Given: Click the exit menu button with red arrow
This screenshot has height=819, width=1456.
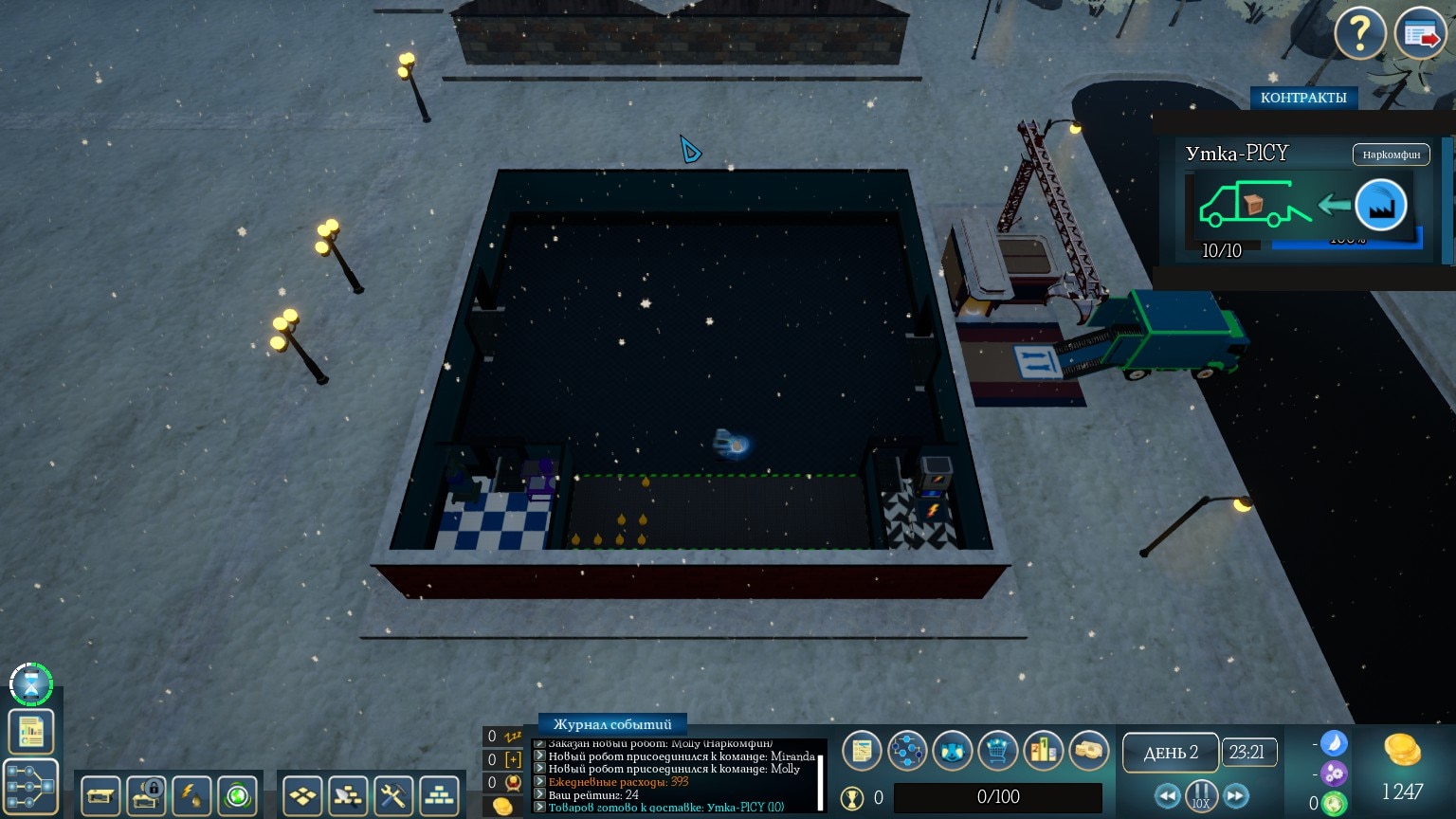Looking at the screenshot, I should (1420, 34).
